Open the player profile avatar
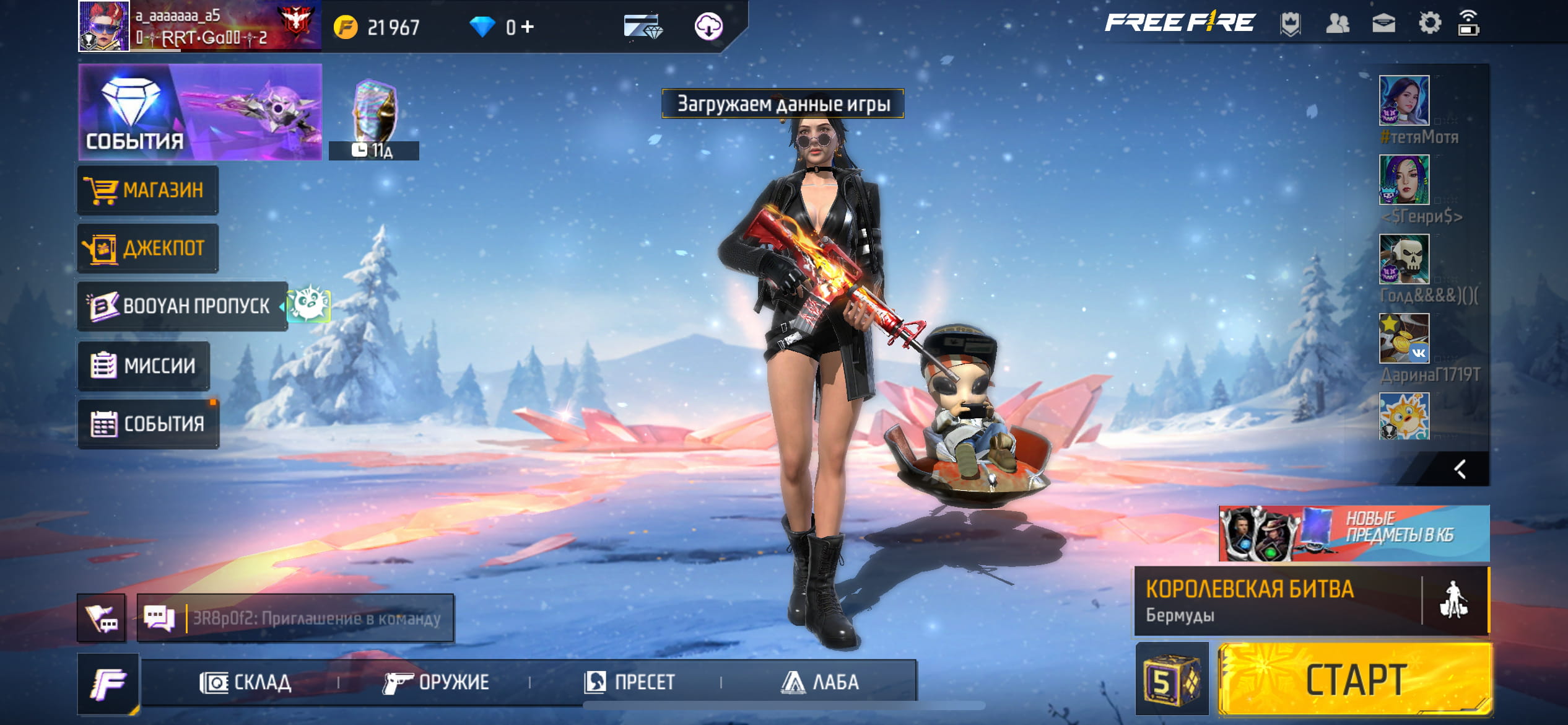 pyautogui.click(x=103, y=26)
